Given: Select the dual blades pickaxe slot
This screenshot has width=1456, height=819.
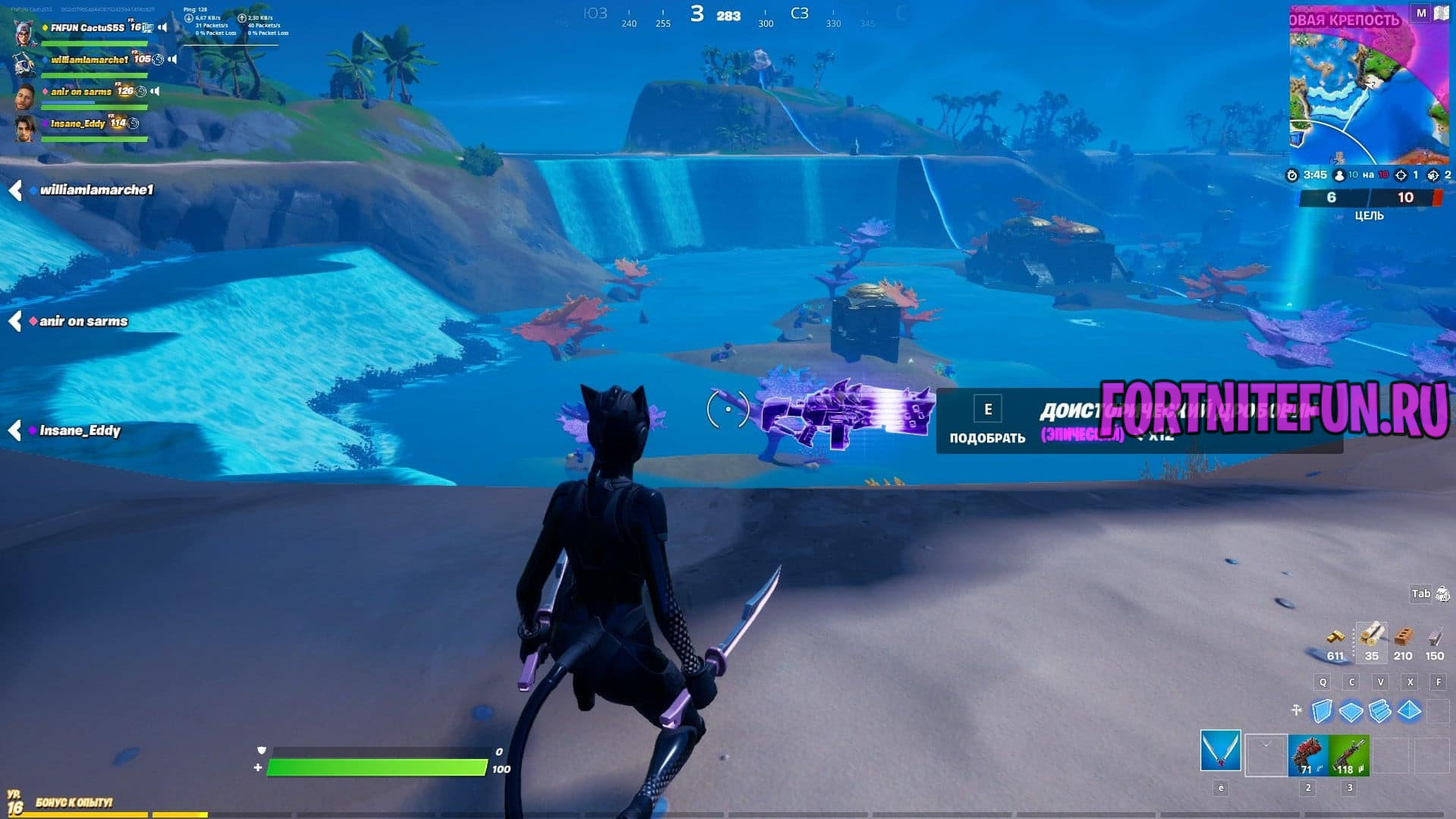Looking at the screenshot, I should (1220, 751).
